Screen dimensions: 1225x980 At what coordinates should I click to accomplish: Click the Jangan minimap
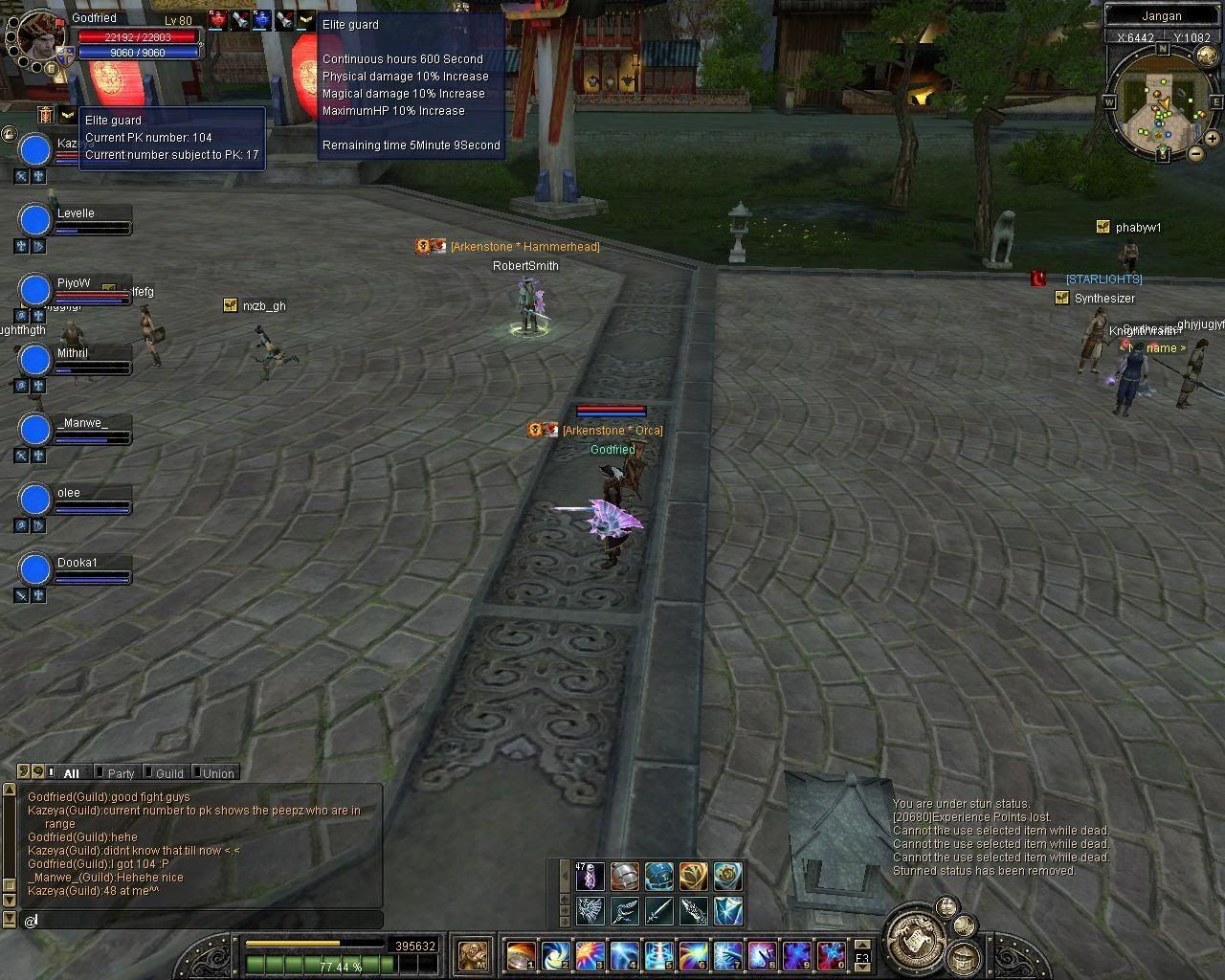(1162, 103)
